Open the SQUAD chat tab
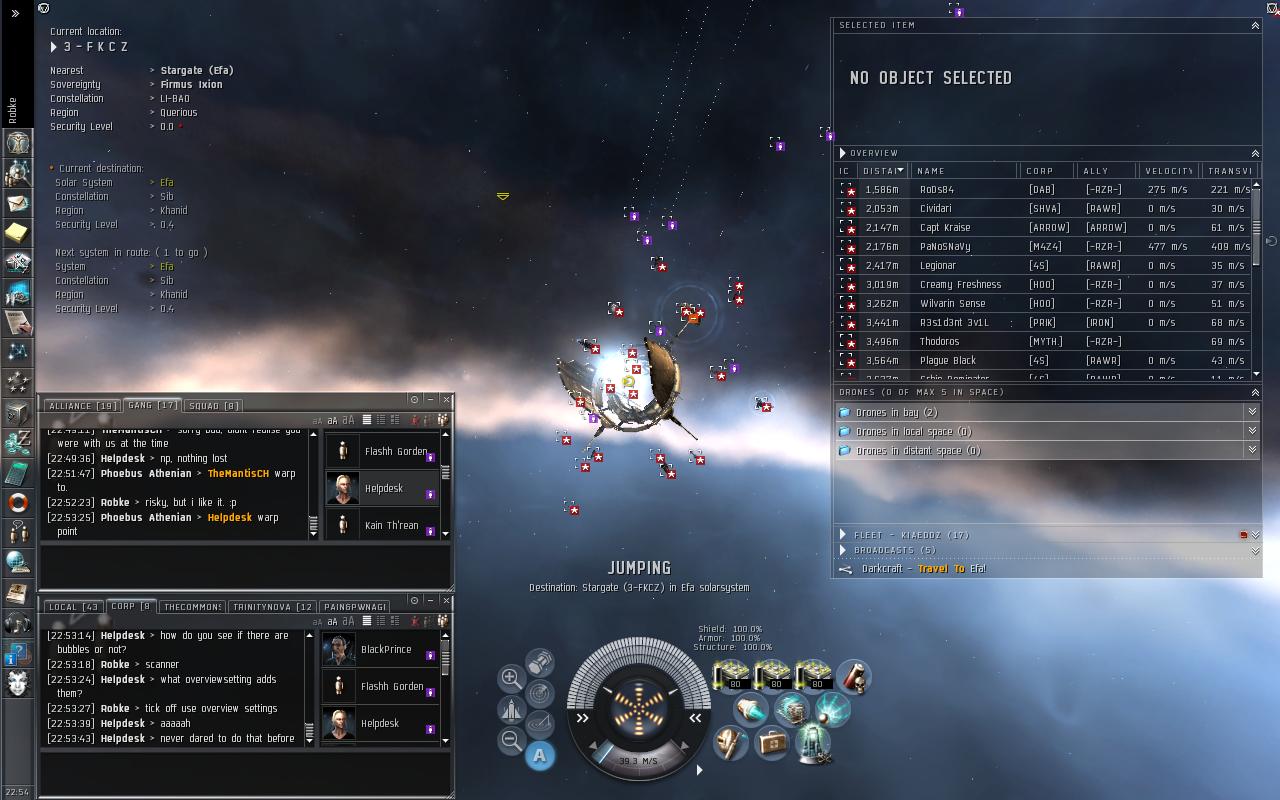This screenshot has height=800, width=1280. (x=214, y=406)
